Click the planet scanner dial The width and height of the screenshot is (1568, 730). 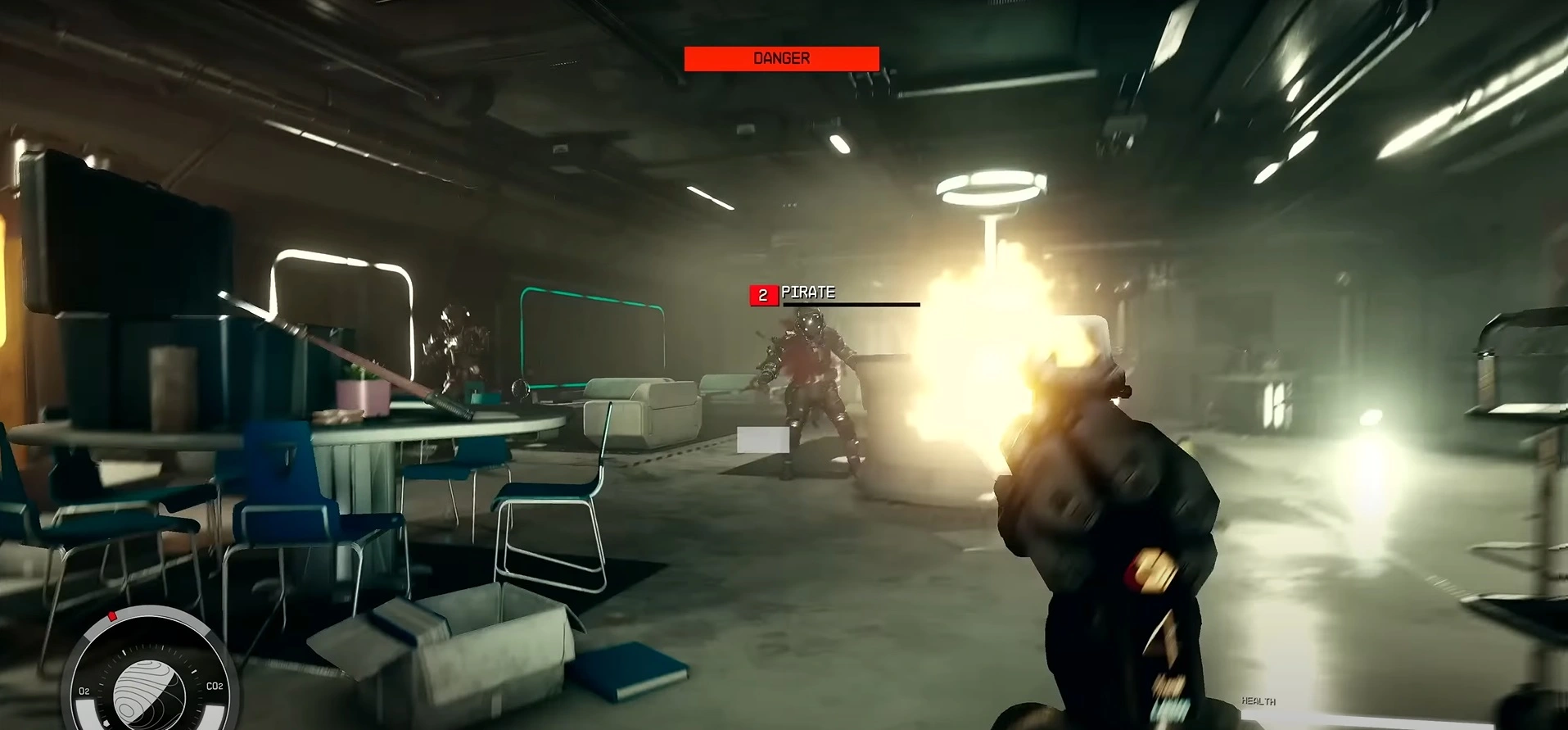(147, 688)
